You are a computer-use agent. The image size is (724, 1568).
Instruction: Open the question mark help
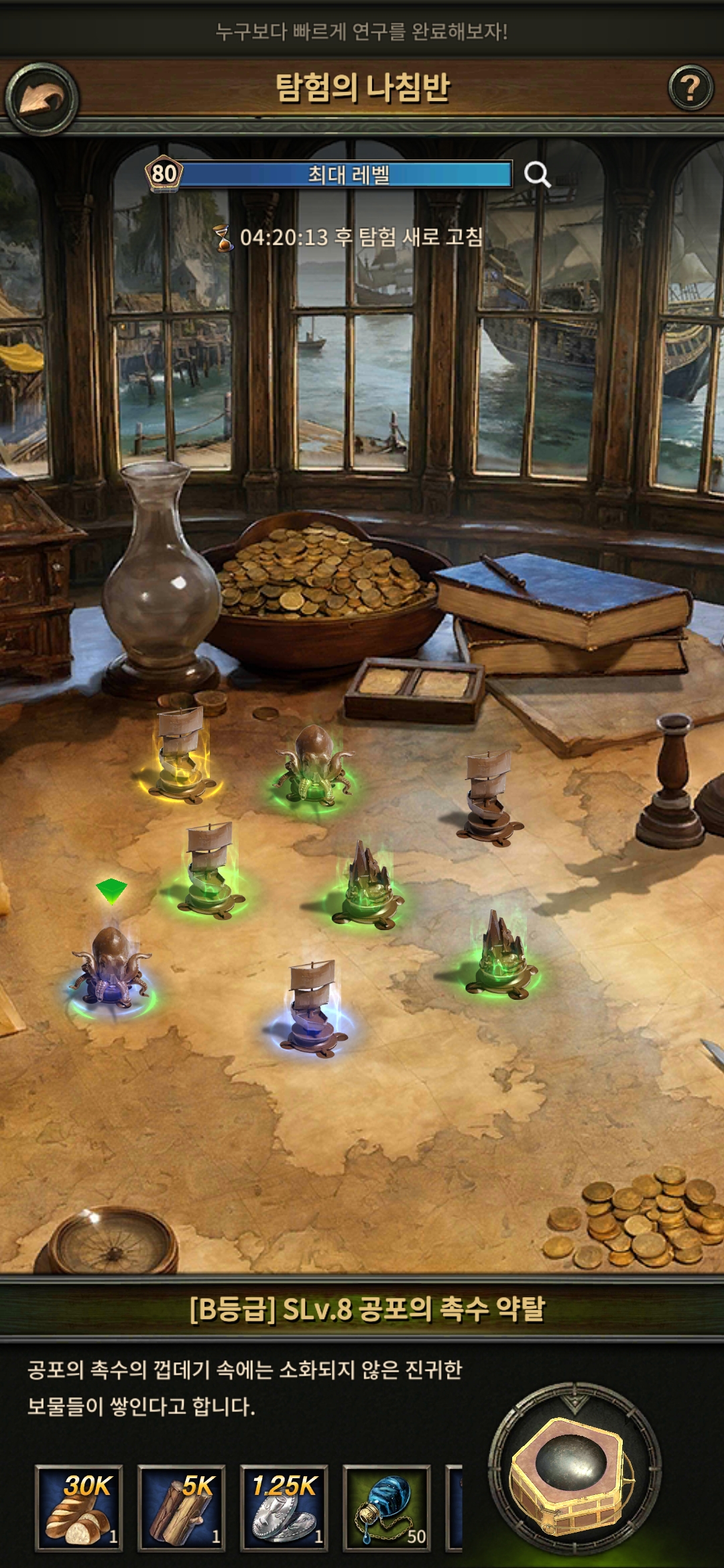(x=690, y=88)
